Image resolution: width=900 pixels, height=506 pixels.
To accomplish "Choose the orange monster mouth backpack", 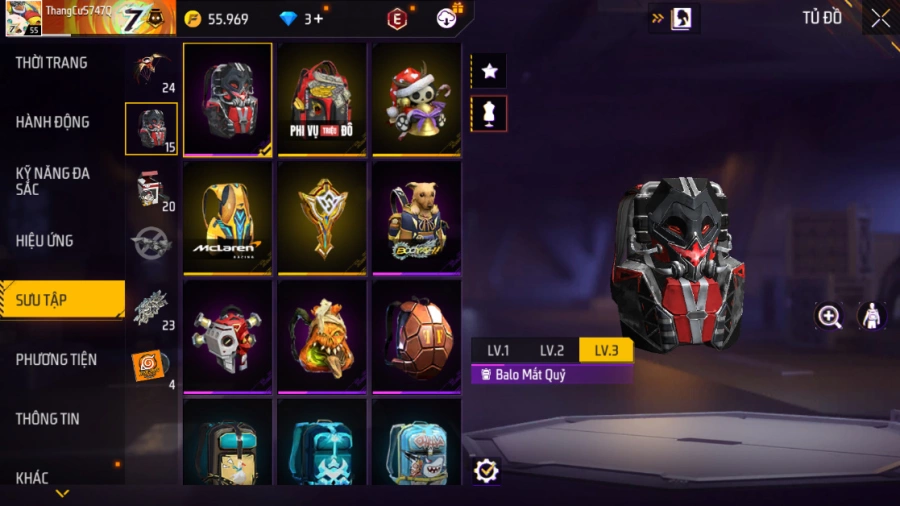I will 321,336.
